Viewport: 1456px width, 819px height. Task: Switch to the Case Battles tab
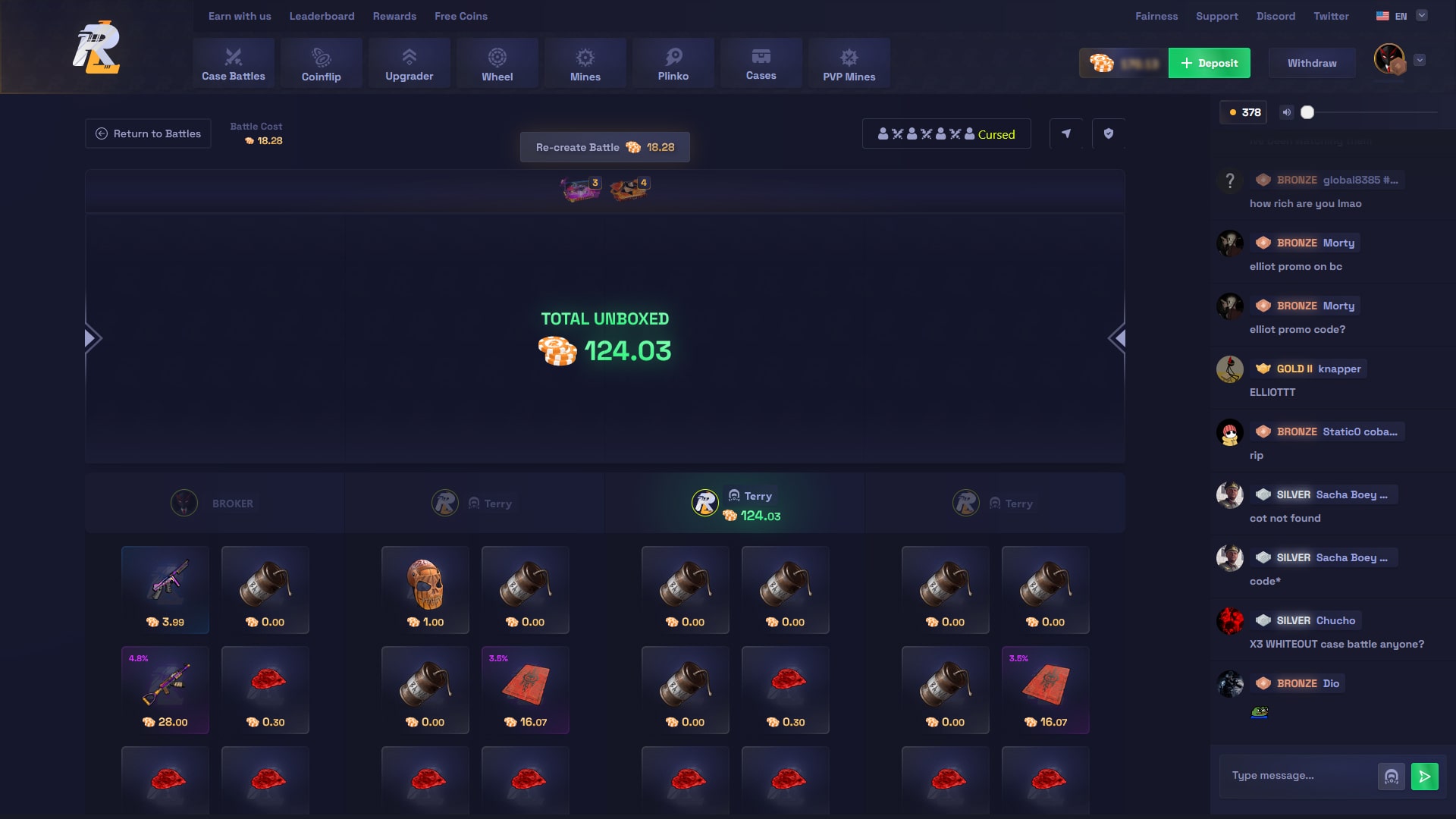(233, 63)
